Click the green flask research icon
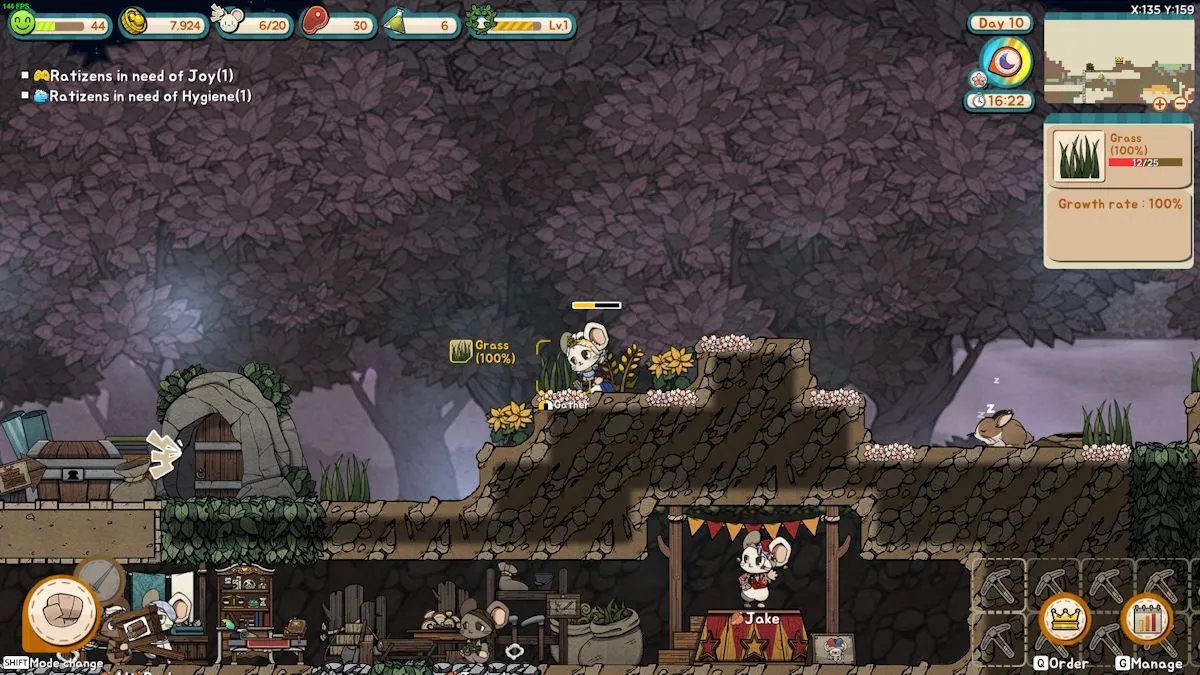 [400, 22]
